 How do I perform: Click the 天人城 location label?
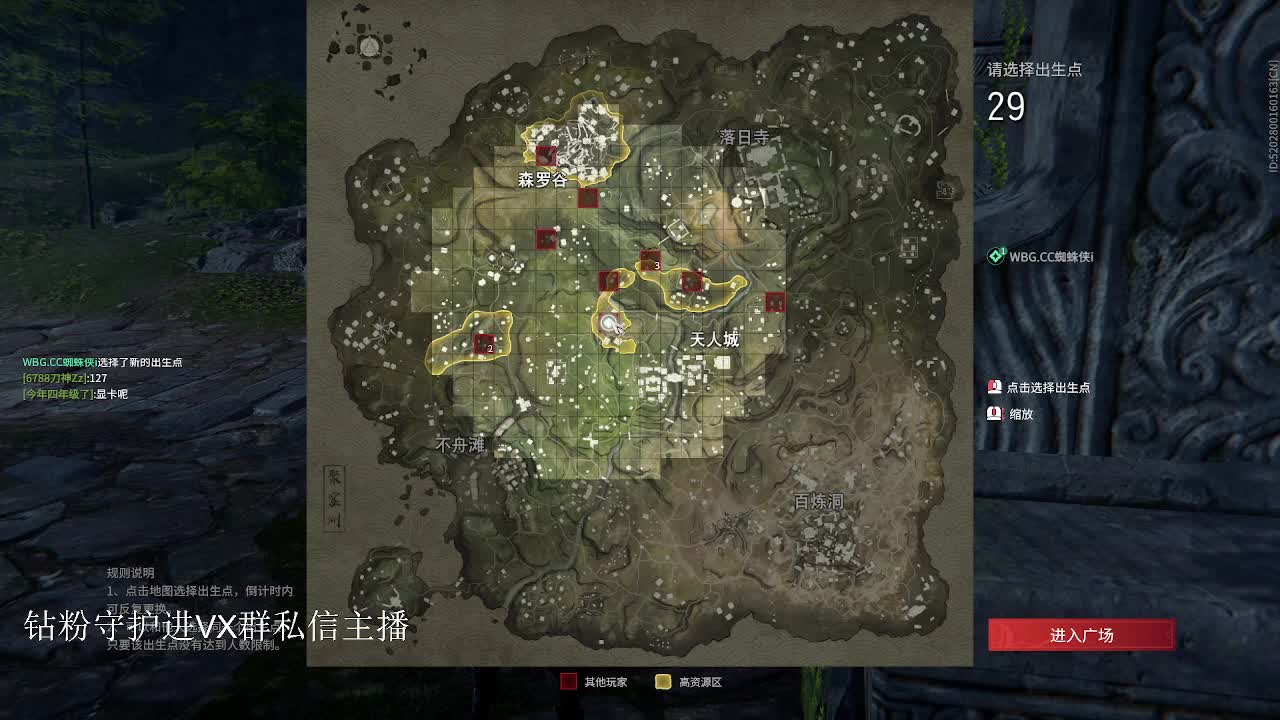point(713,337)
